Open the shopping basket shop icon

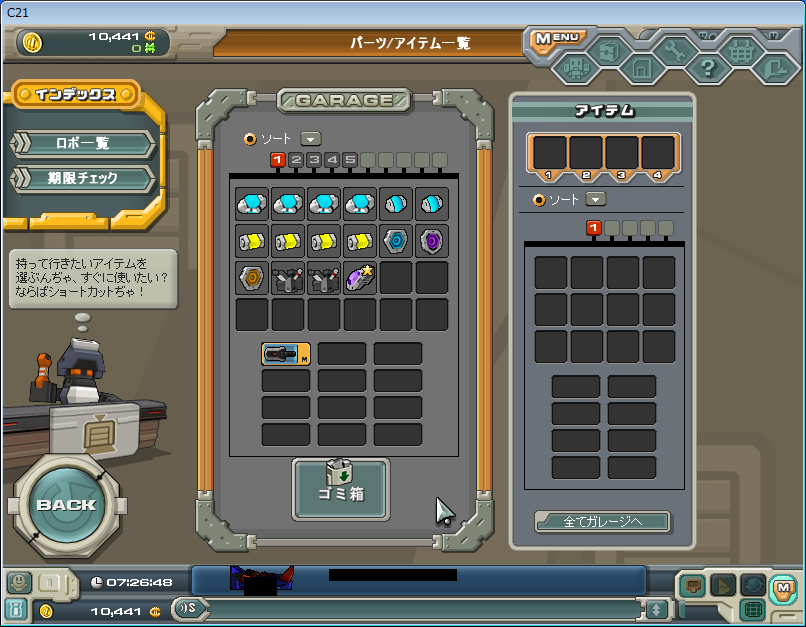pyautogui.click(x=742, y=50)
